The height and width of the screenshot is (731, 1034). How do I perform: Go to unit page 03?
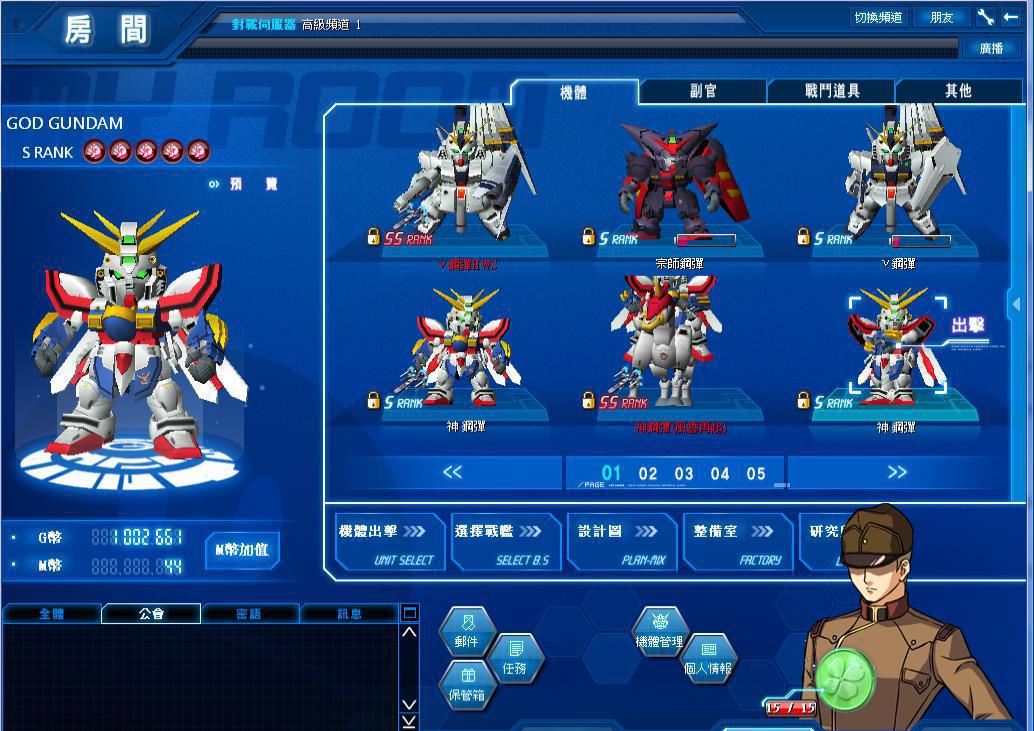pos(684,474)
